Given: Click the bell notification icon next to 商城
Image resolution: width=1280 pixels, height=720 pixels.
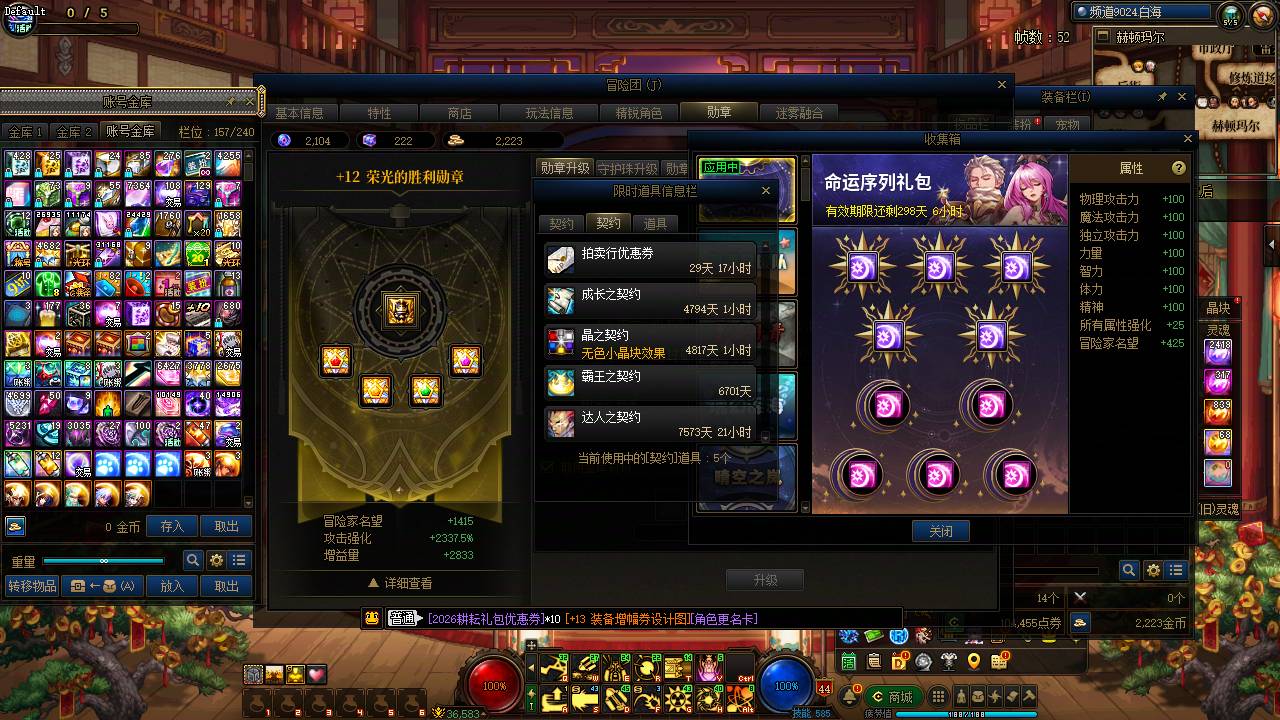Looking at the screenshot, I should pos(849,696).
